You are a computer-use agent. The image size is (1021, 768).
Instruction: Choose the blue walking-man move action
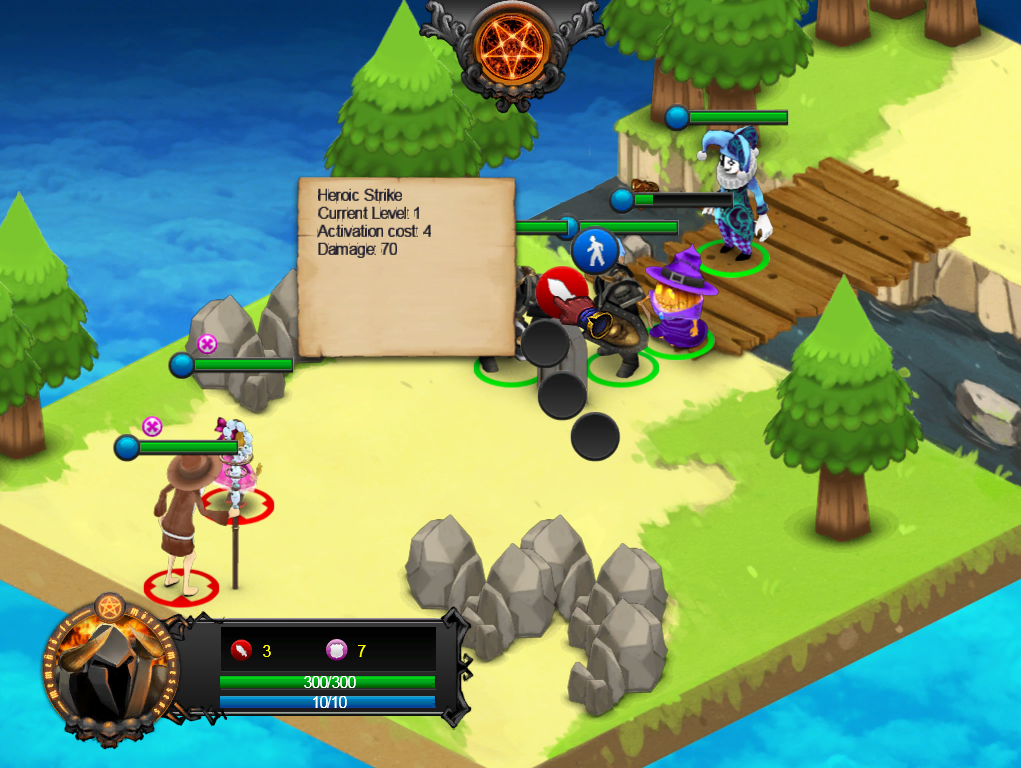(x=596, y=250)
